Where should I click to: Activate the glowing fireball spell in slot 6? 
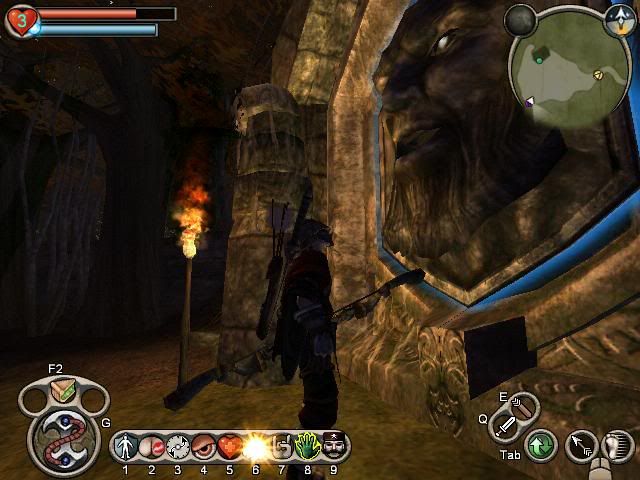pos(255,446)
